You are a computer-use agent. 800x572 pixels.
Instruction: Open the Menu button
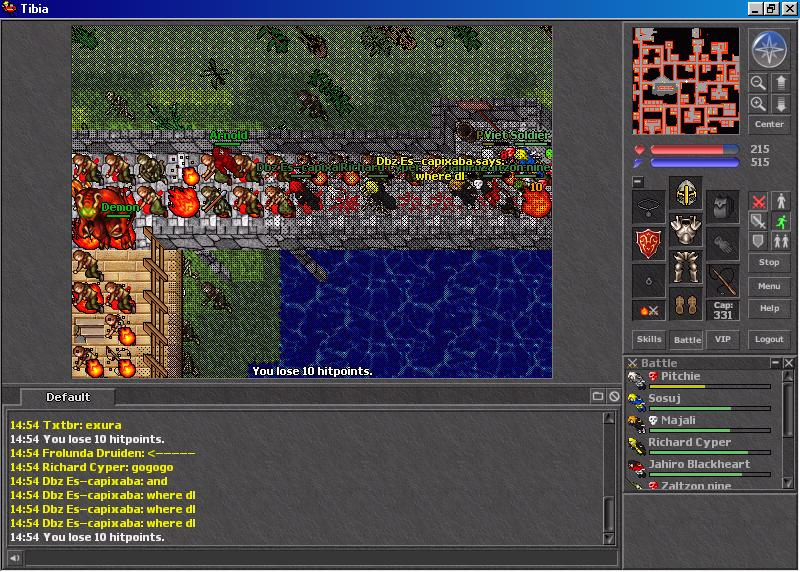tap(769, 286)
